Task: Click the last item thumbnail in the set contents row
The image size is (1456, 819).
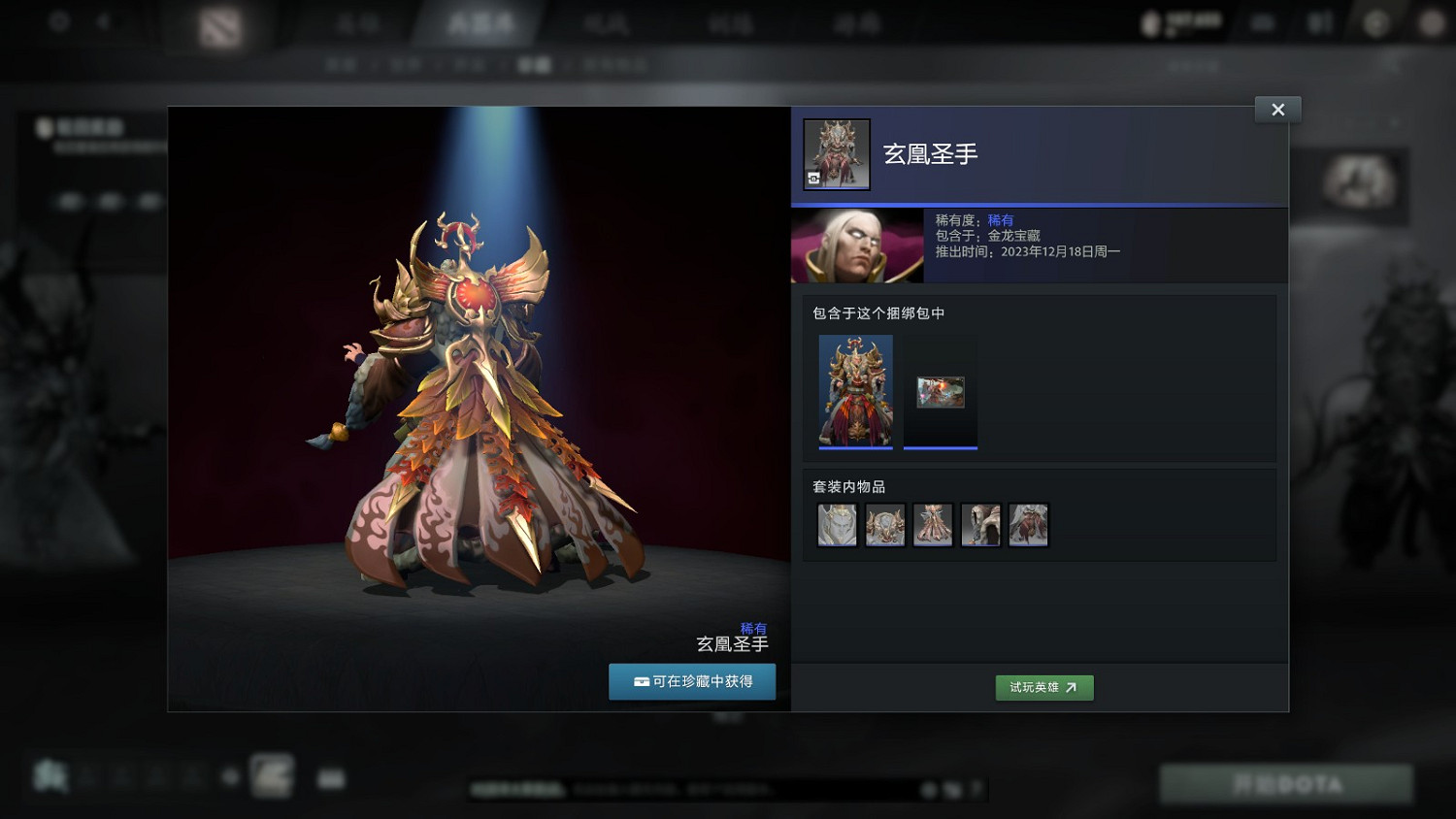Action: (x=1028, y=524)
